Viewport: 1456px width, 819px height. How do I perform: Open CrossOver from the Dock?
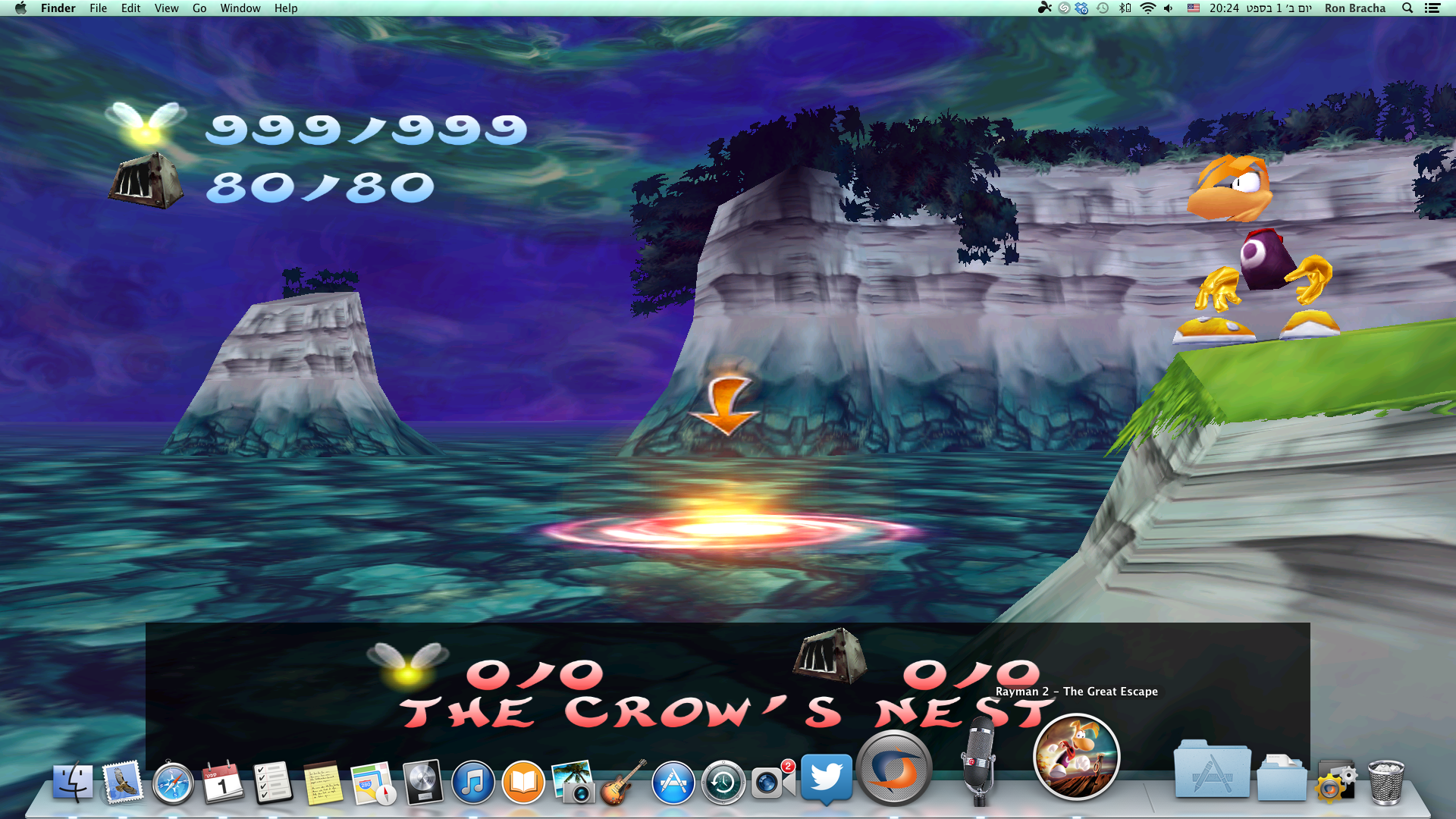[x=895, y=767]
